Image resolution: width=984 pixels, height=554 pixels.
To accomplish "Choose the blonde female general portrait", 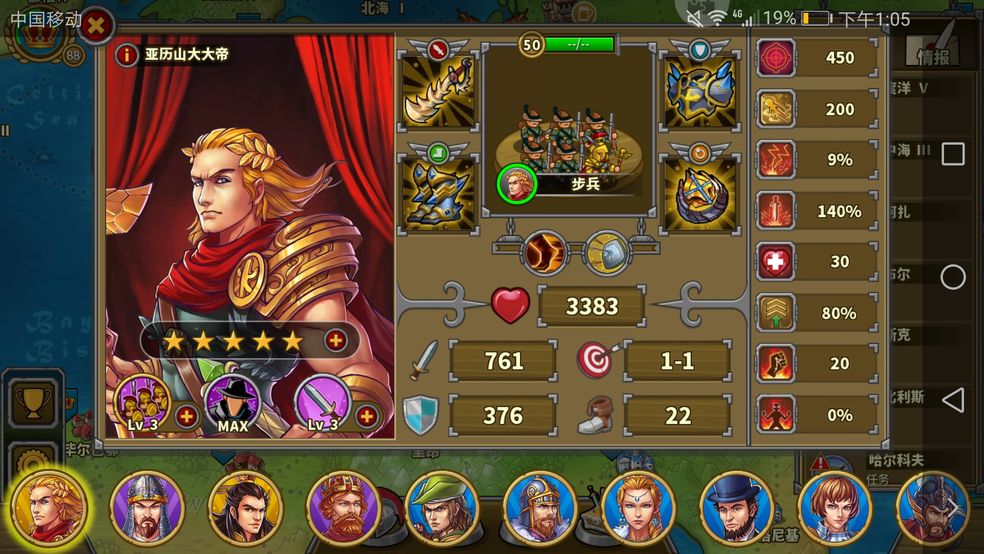I will pos(639,507).
